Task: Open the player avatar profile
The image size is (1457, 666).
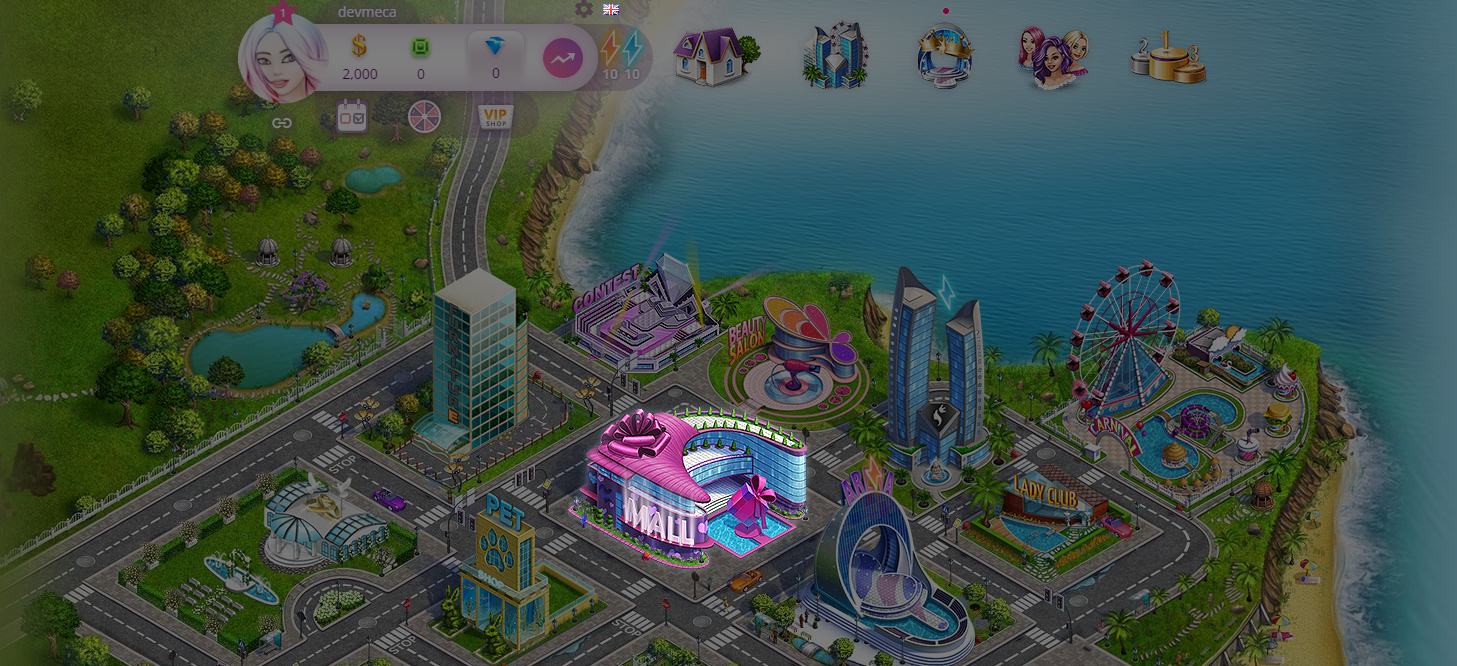Action: tap(283, 60)
